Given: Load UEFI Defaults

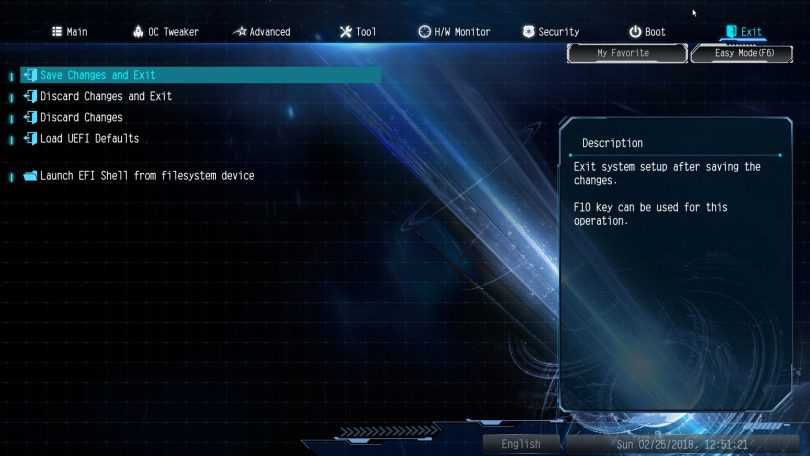Looking at the screenshot, I should pyautogui.click(x=89, y=138).
